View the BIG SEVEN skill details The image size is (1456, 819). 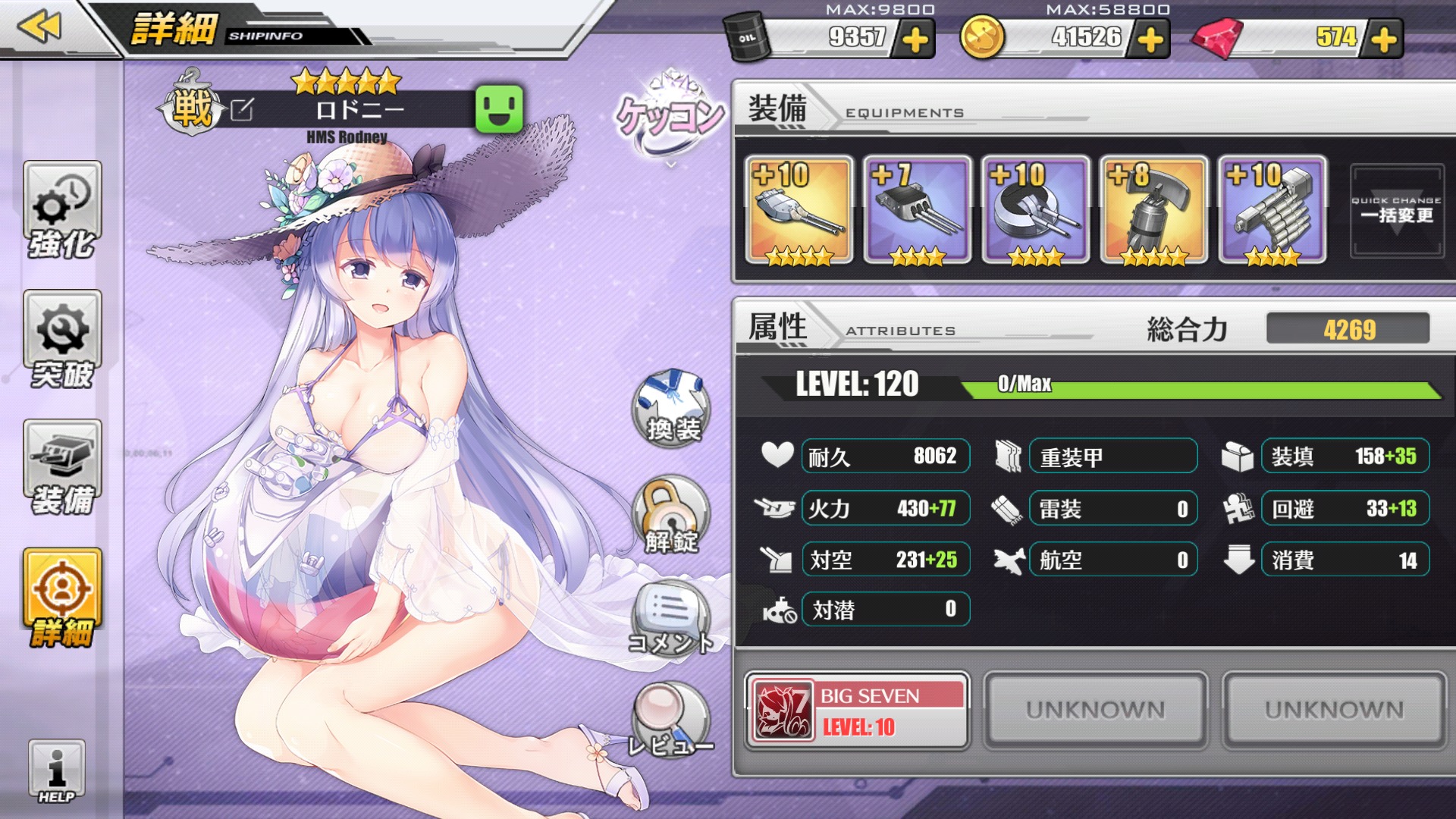point(857,711)
